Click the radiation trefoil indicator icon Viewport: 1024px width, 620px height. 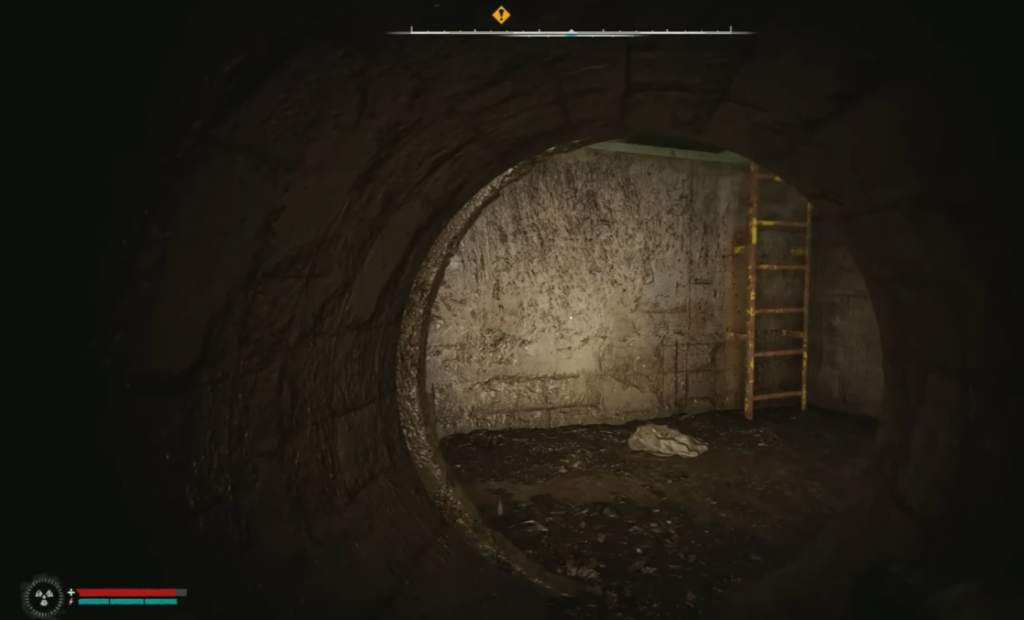(42, 596)
